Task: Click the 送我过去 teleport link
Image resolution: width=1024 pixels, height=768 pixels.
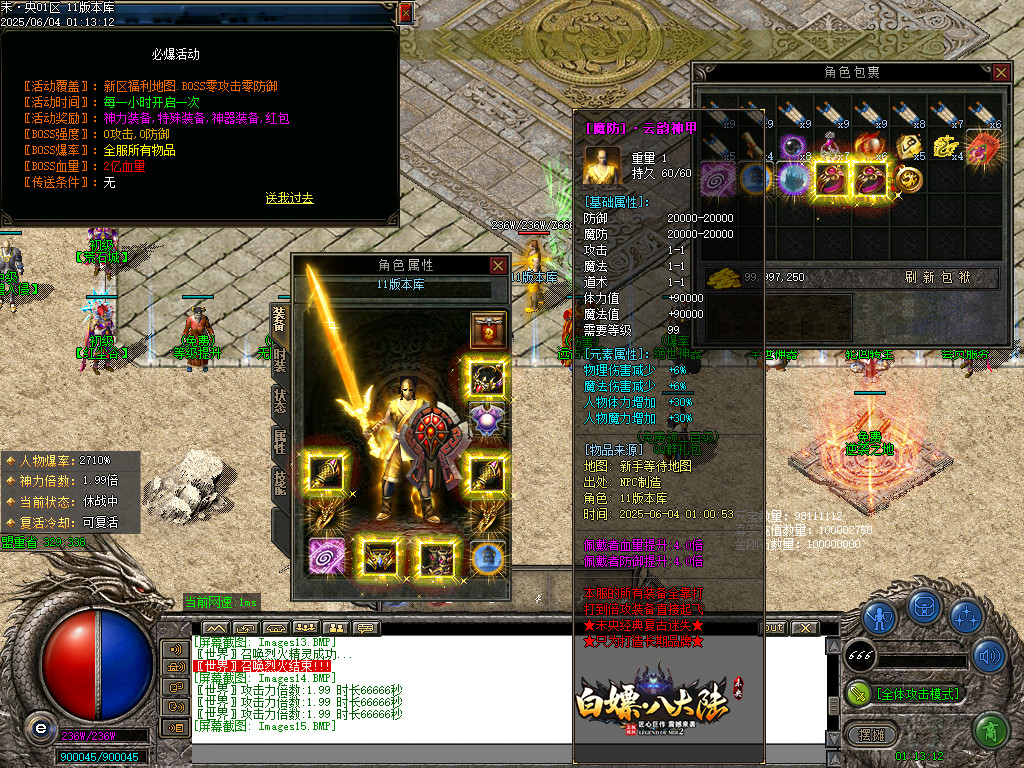Action: (289, 198)
